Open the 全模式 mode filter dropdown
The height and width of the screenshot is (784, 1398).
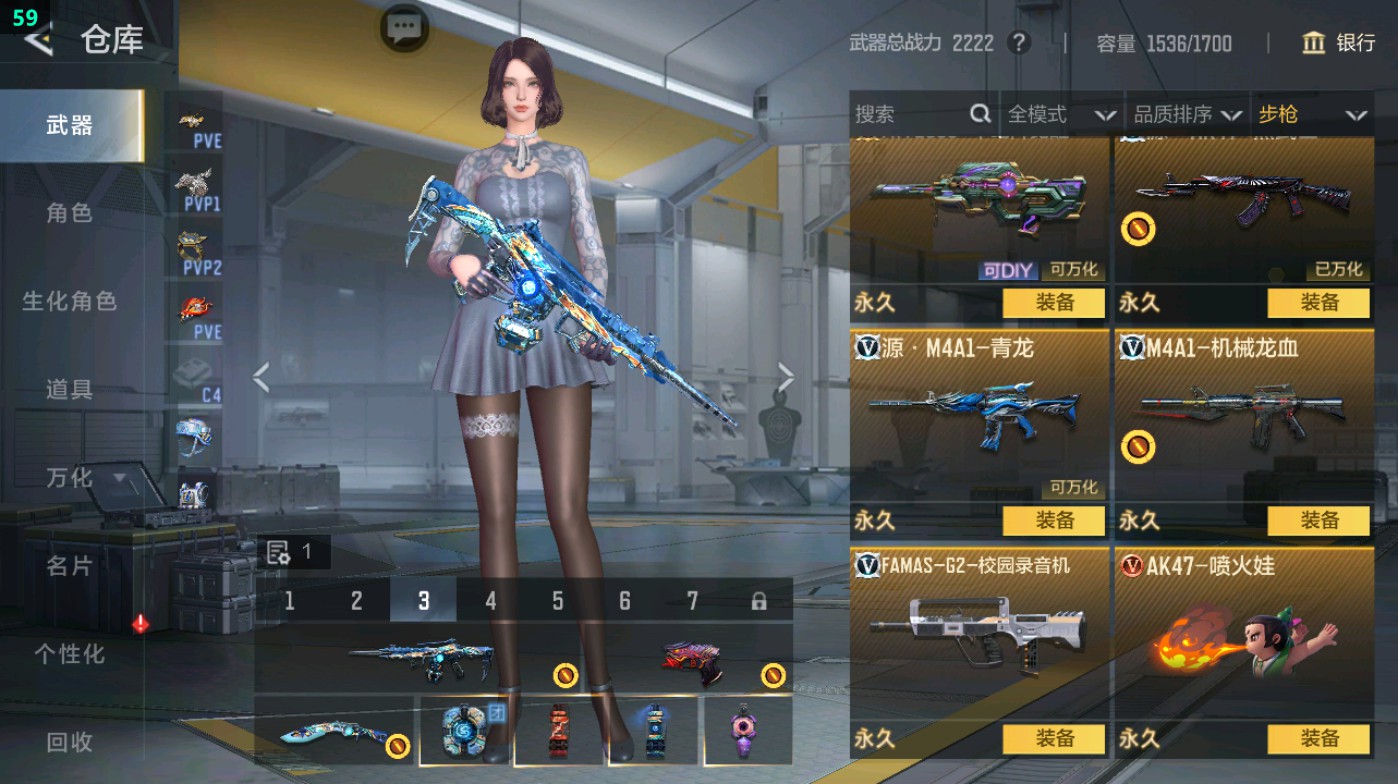tap(1060, 115)
